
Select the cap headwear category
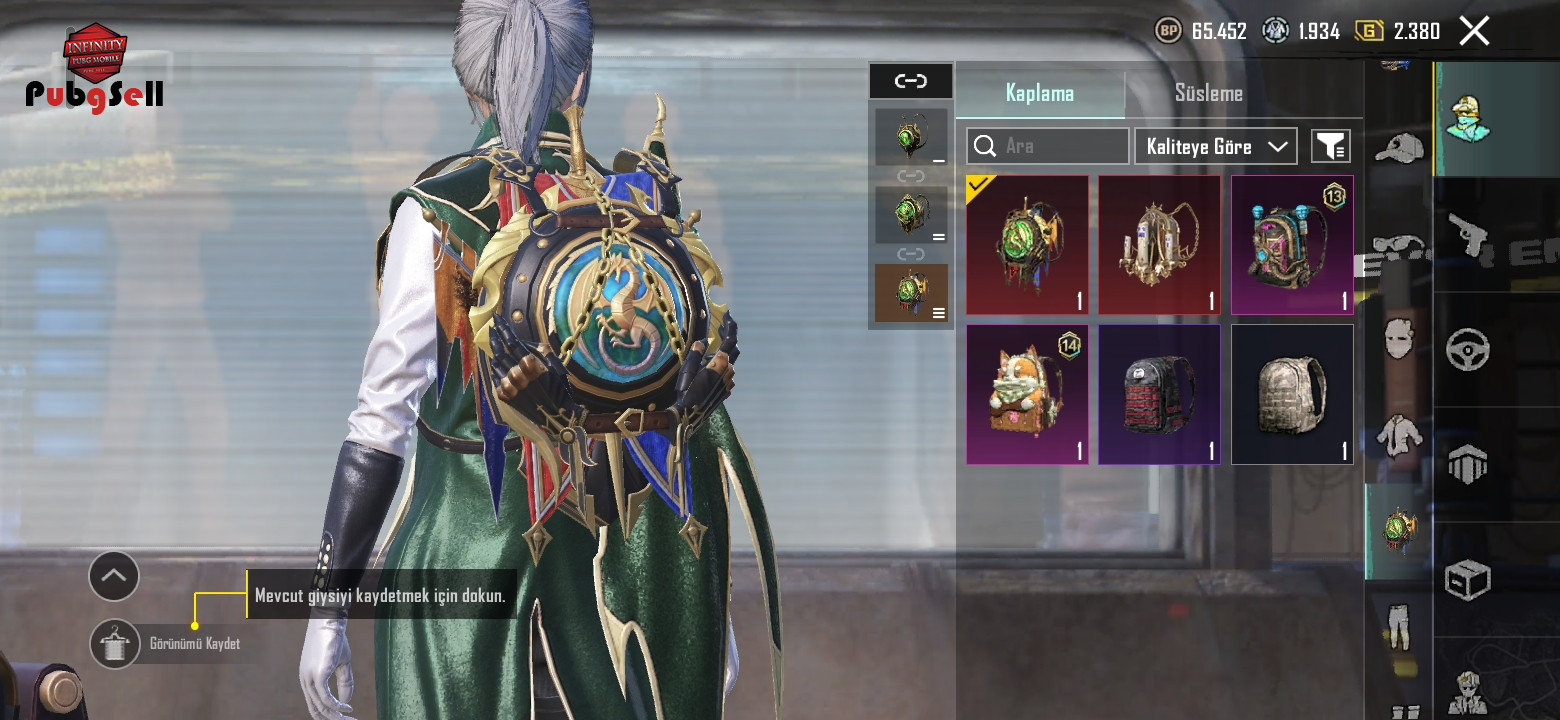click(1398, 148)
